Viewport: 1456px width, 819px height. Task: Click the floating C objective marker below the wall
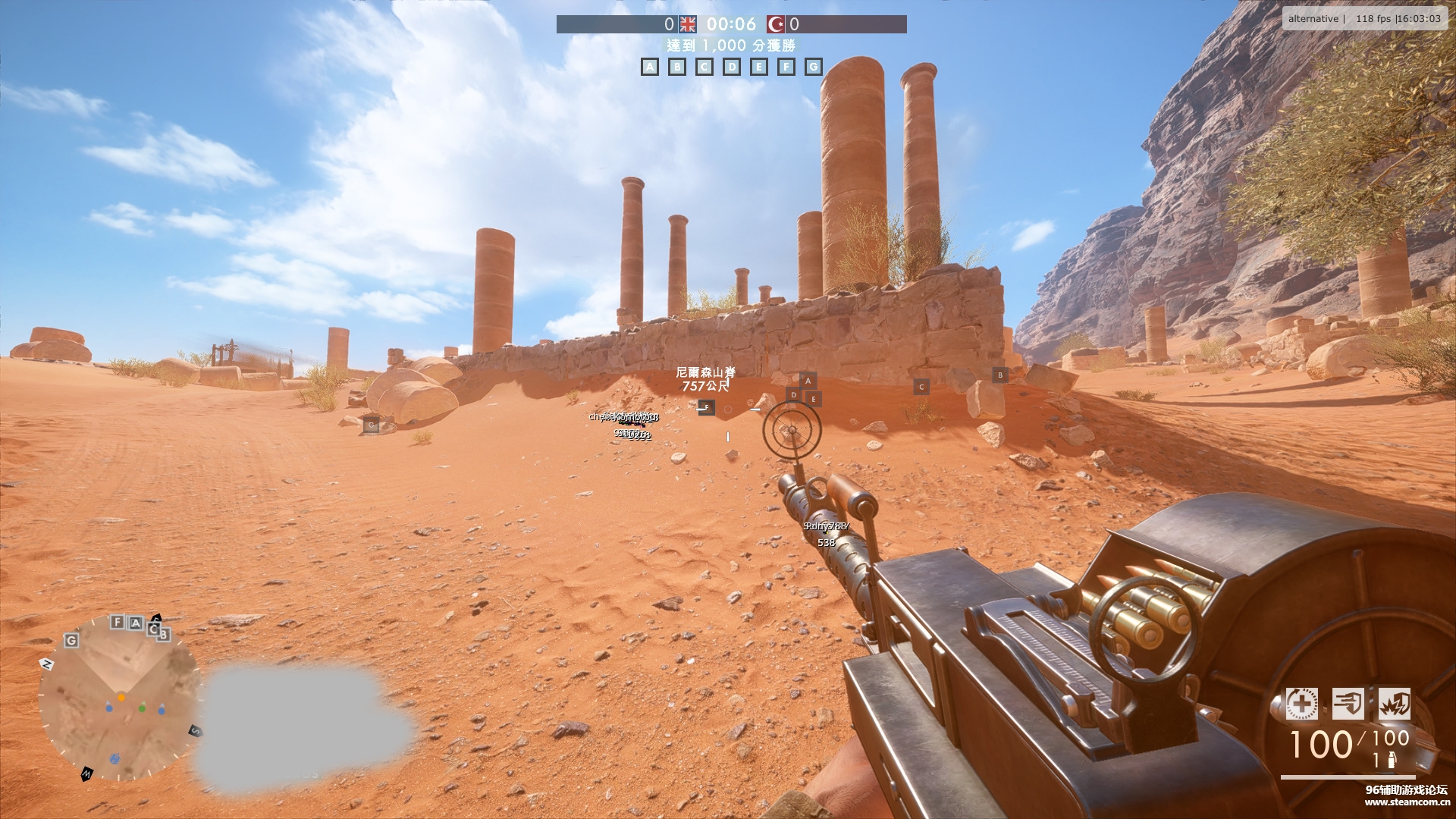921,387
